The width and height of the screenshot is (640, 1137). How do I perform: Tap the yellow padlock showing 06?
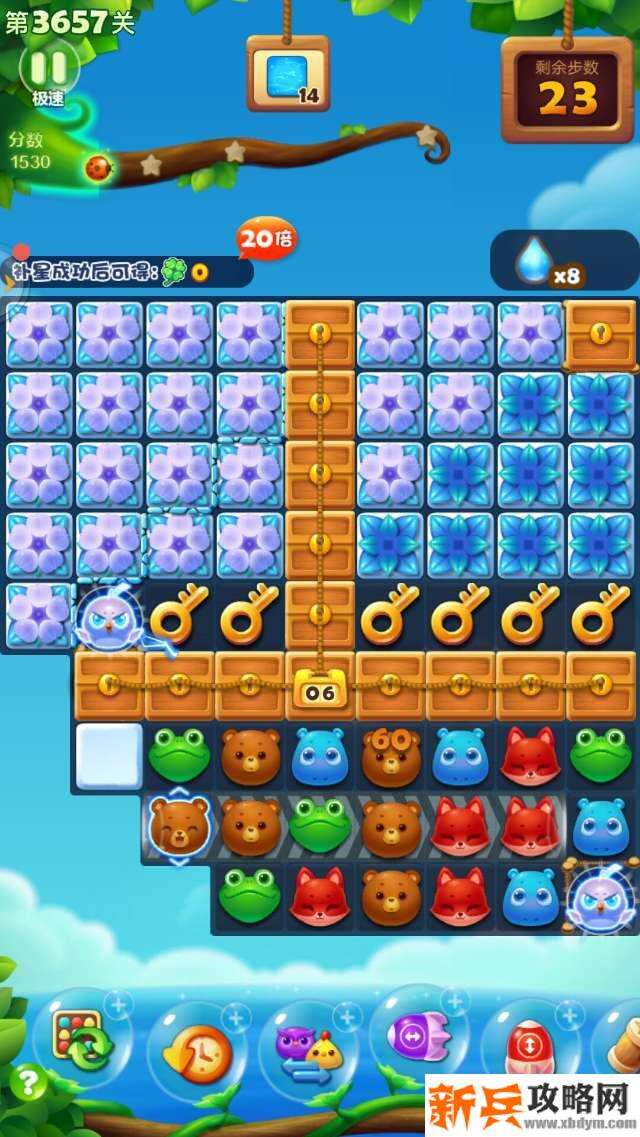[319, 689]
